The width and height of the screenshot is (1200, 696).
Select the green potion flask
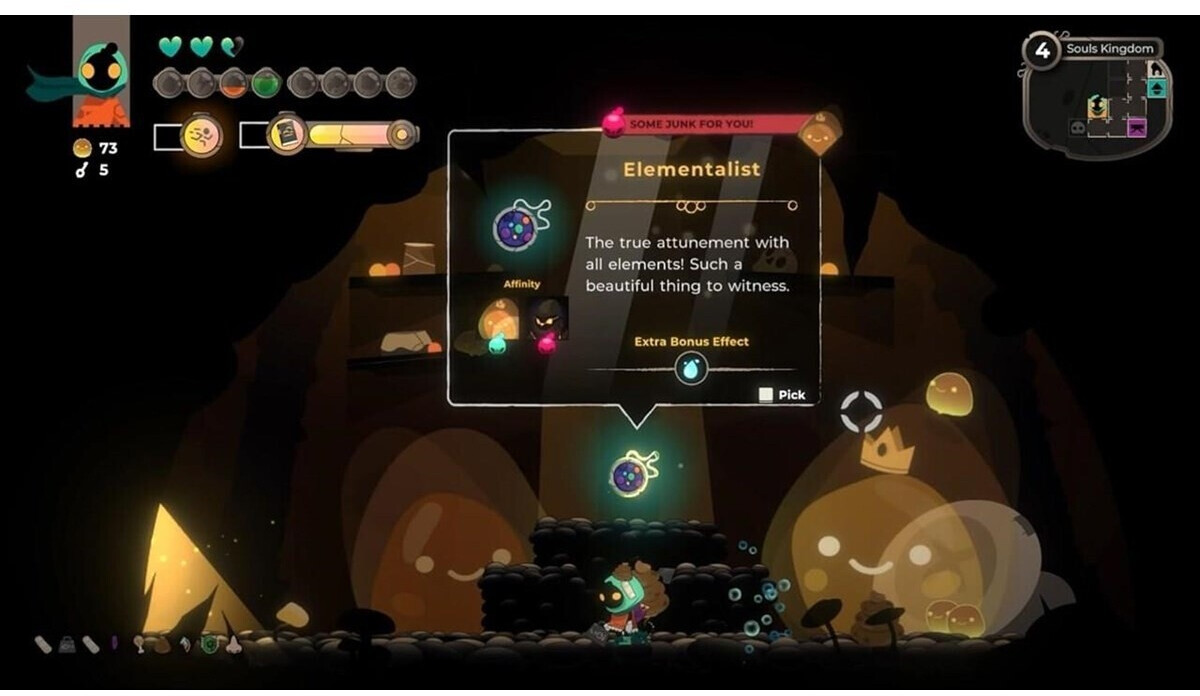point(266,83)
